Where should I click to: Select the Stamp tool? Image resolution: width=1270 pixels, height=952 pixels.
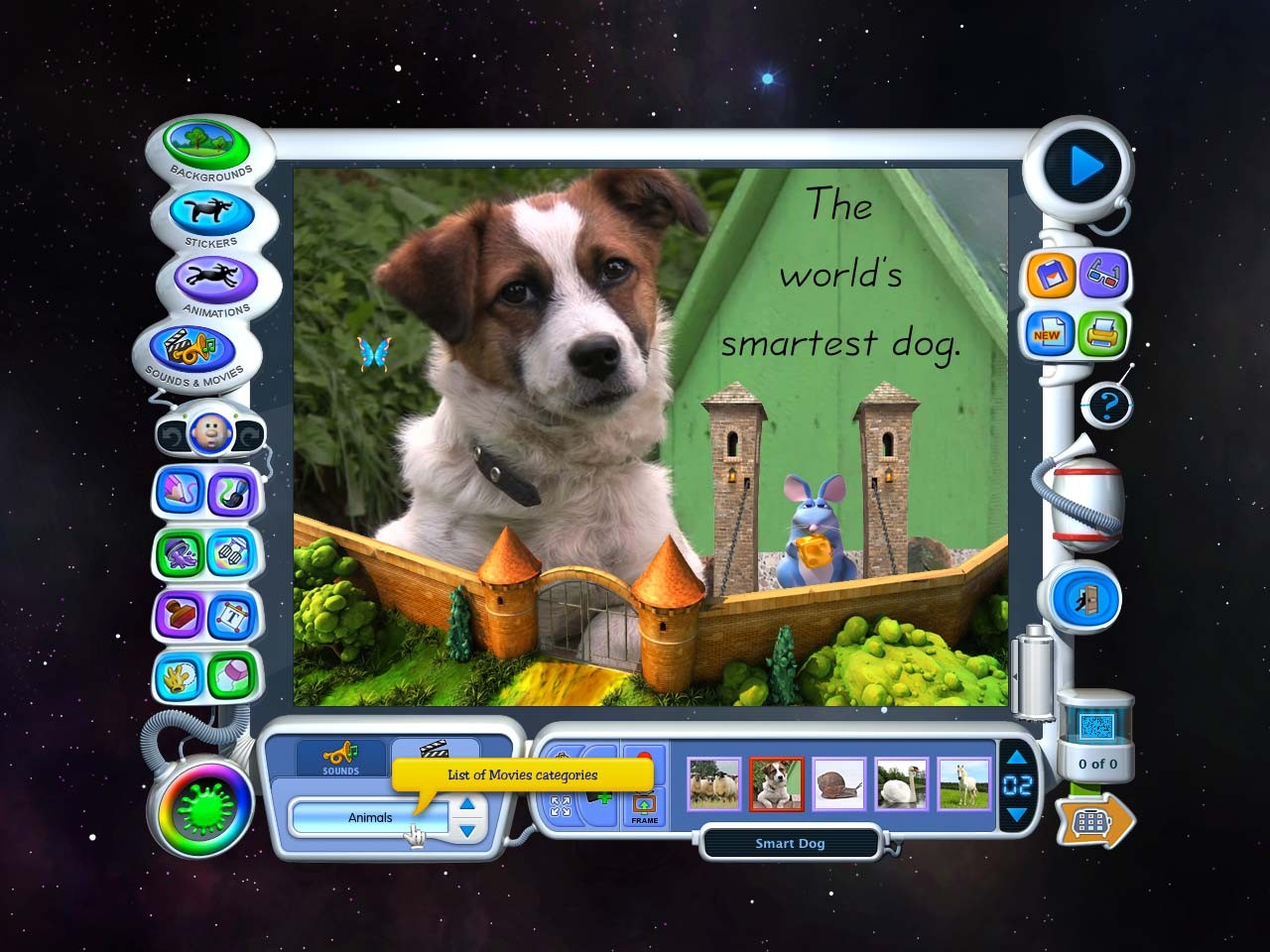(179, 615)
